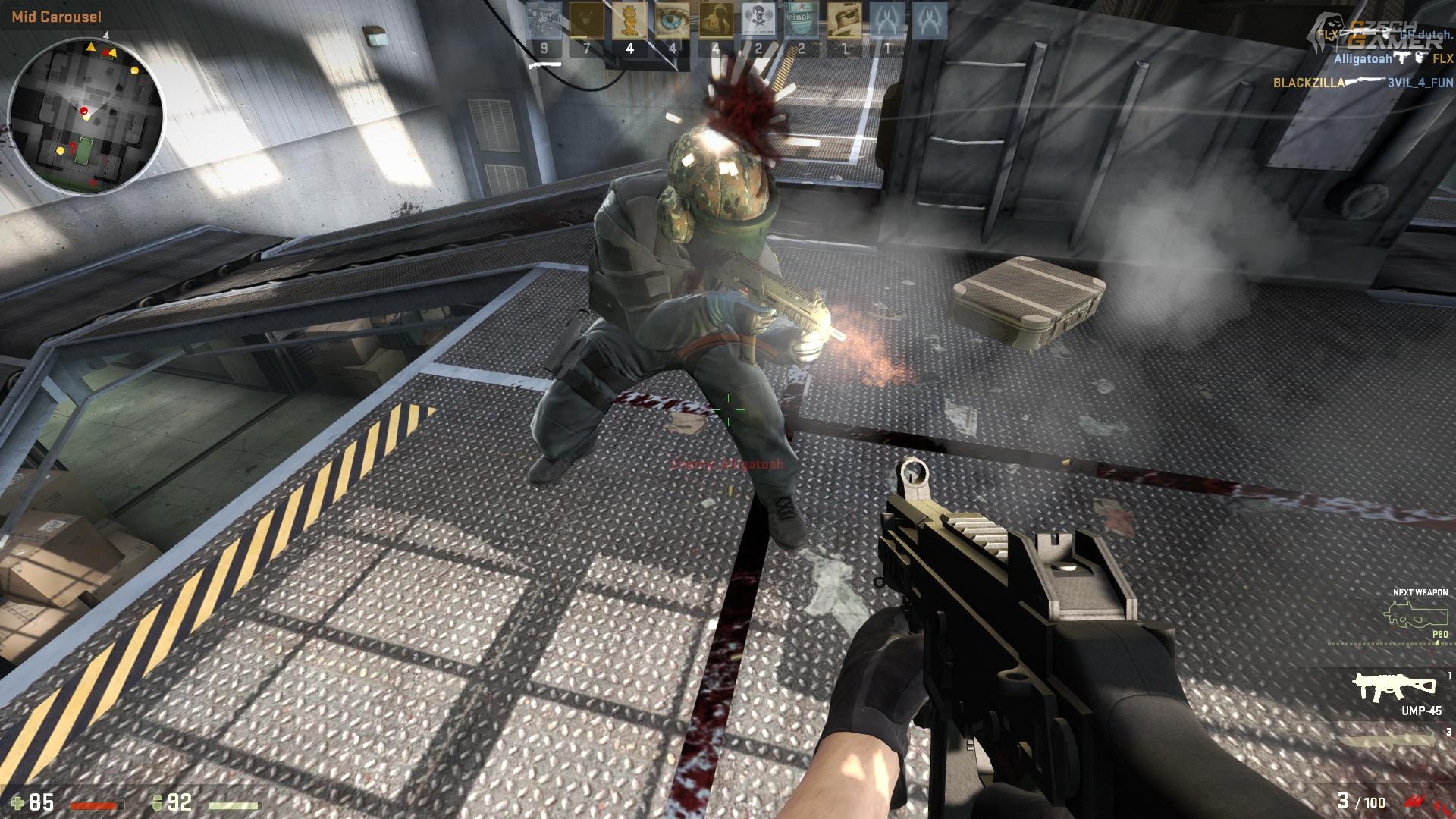
Task: Choose the Heineken logo player avatar
Action: pos(801,20)
